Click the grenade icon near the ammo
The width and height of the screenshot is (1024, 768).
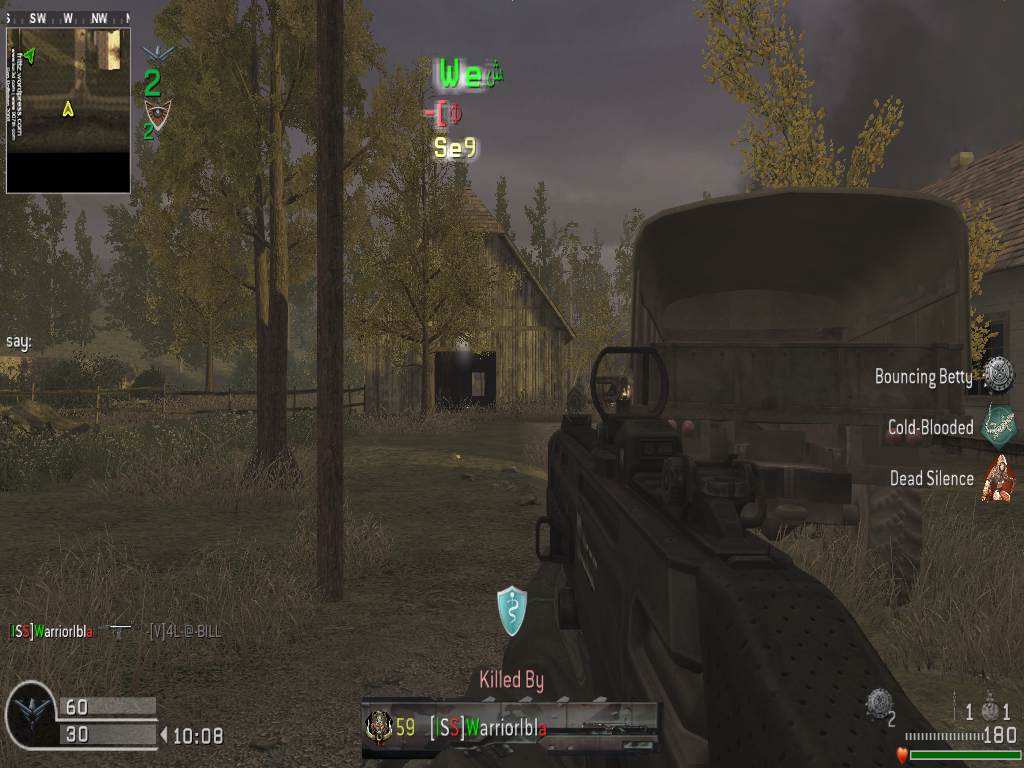click(990, 710)
